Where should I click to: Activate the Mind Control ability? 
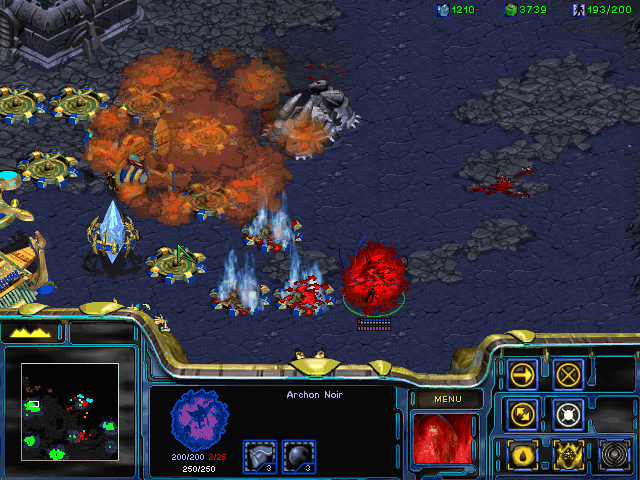[568, 455]
